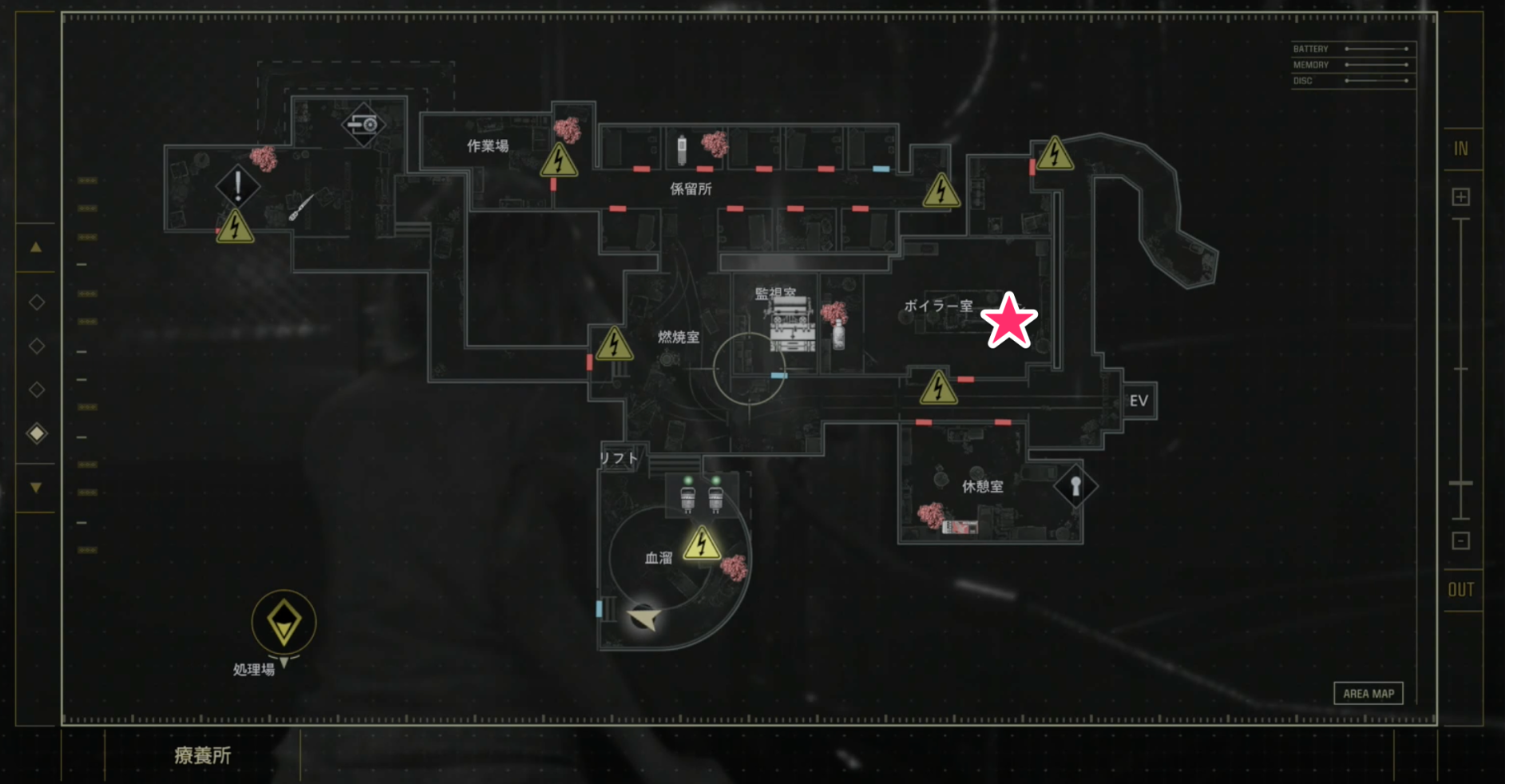1533x784 pixels.
Task: Click the EV elevator label
Action: click(1139, 401)
